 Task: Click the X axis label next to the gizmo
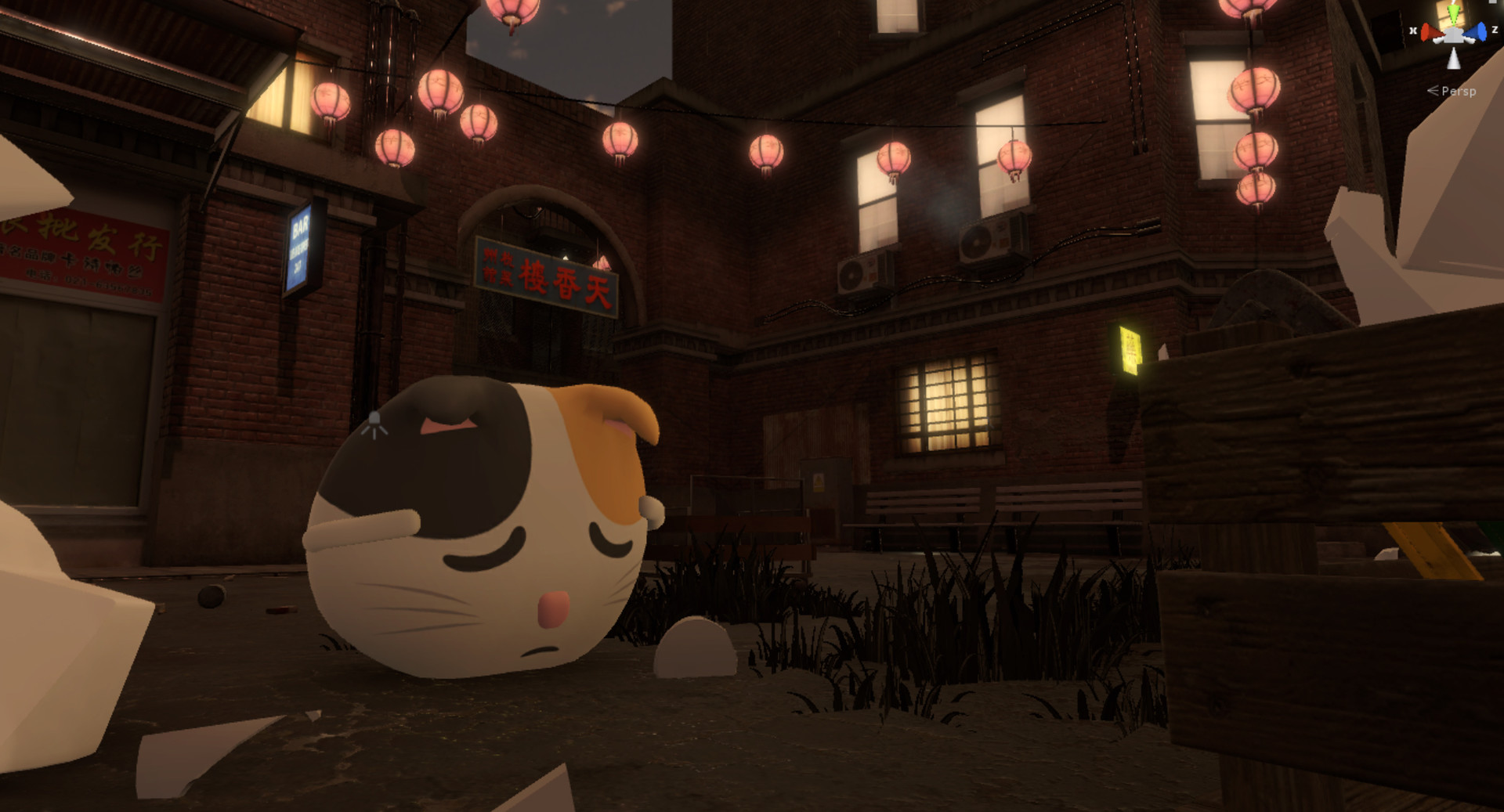(1413, 30)
